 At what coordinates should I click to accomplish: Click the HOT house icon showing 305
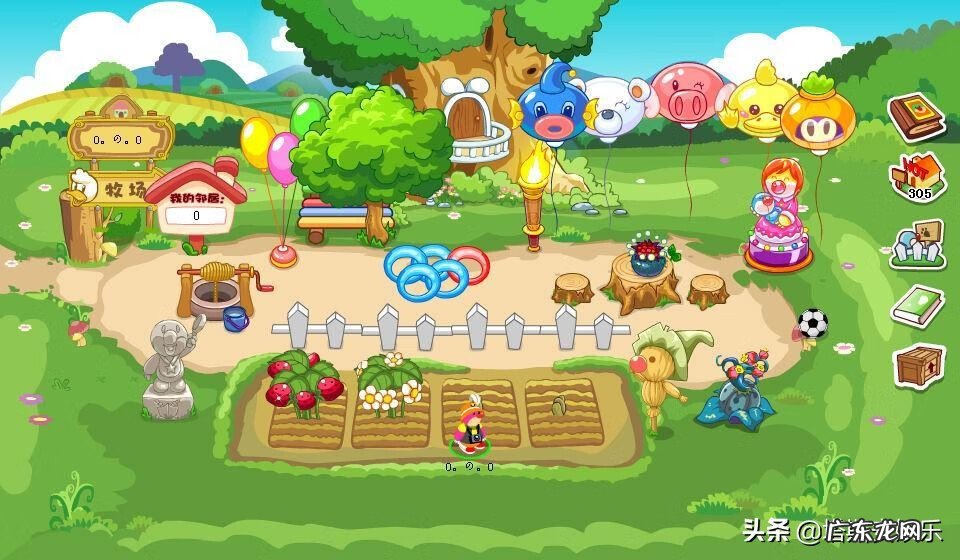point(917,177)
